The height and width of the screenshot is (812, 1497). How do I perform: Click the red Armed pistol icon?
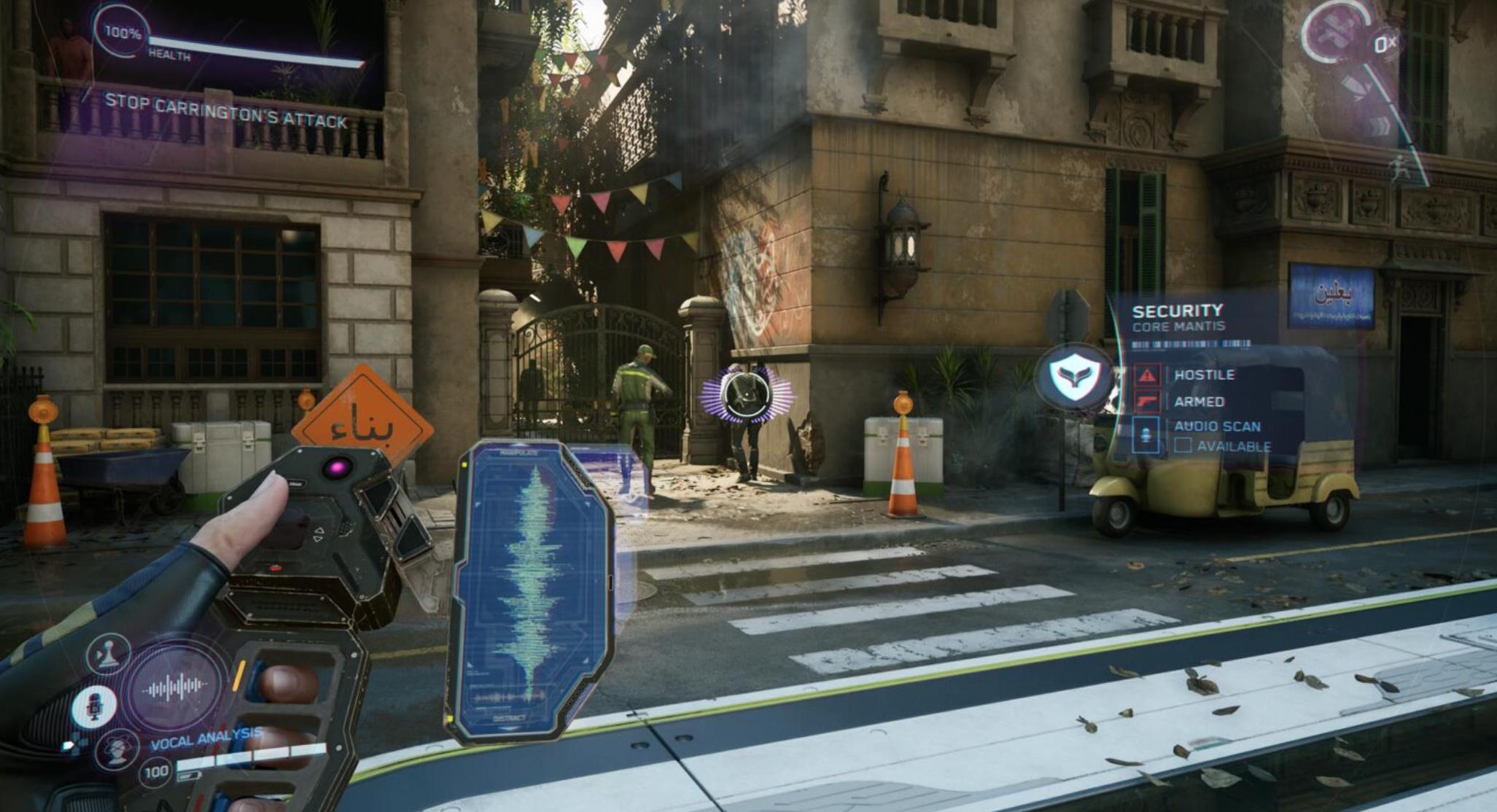[1148, 402]
